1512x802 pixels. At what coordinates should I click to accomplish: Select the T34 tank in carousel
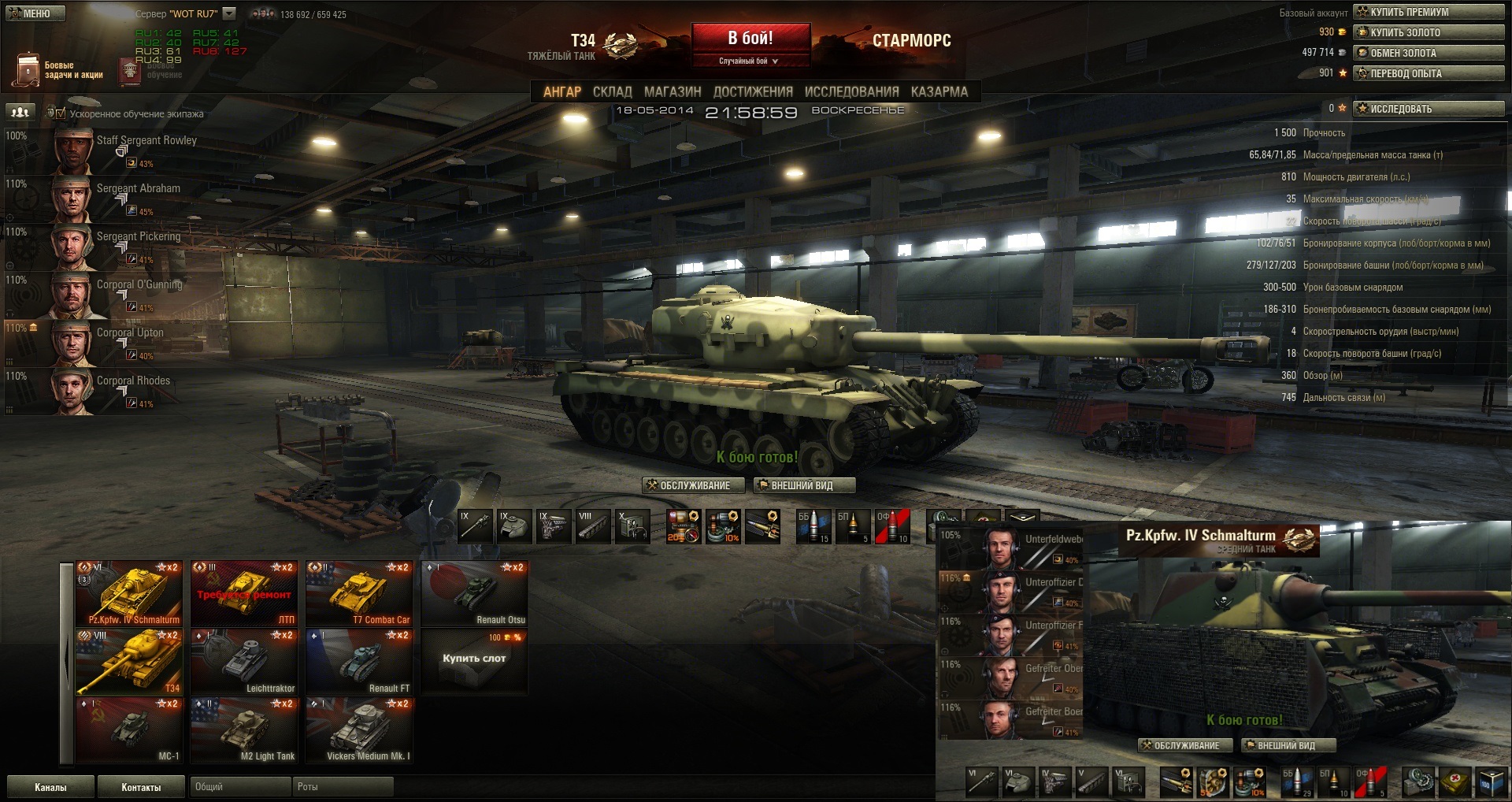(x=129, y=662)
